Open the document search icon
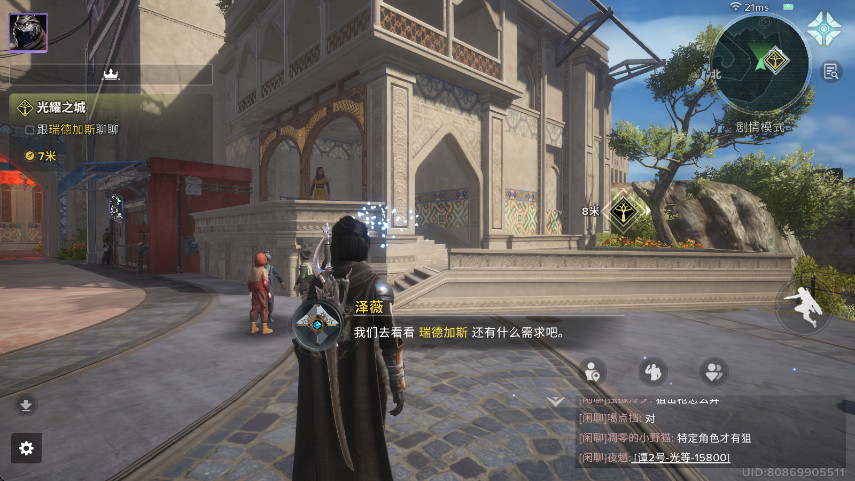Viewport: 855px width, 481px height. point(831,71)
